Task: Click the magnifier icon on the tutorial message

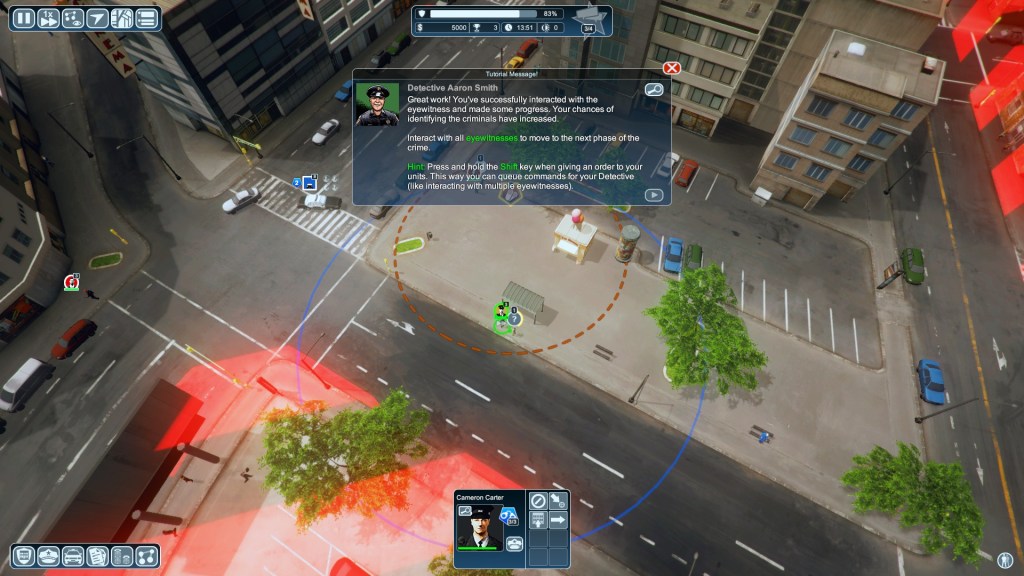Action: click(x=654, y=90)
